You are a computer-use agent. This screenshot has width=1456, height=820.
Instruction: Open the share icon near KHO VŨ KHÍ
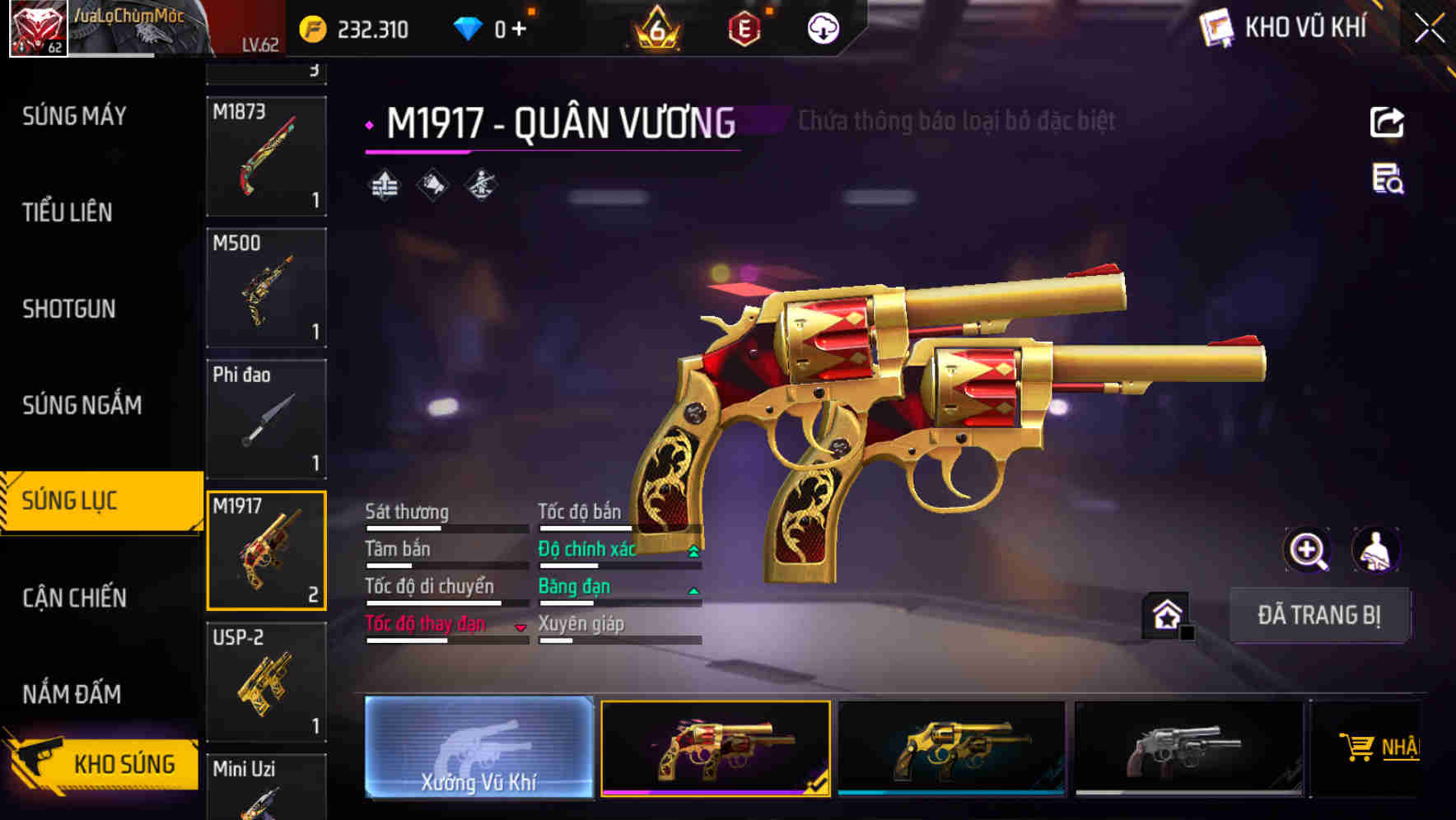(1388, 122)
